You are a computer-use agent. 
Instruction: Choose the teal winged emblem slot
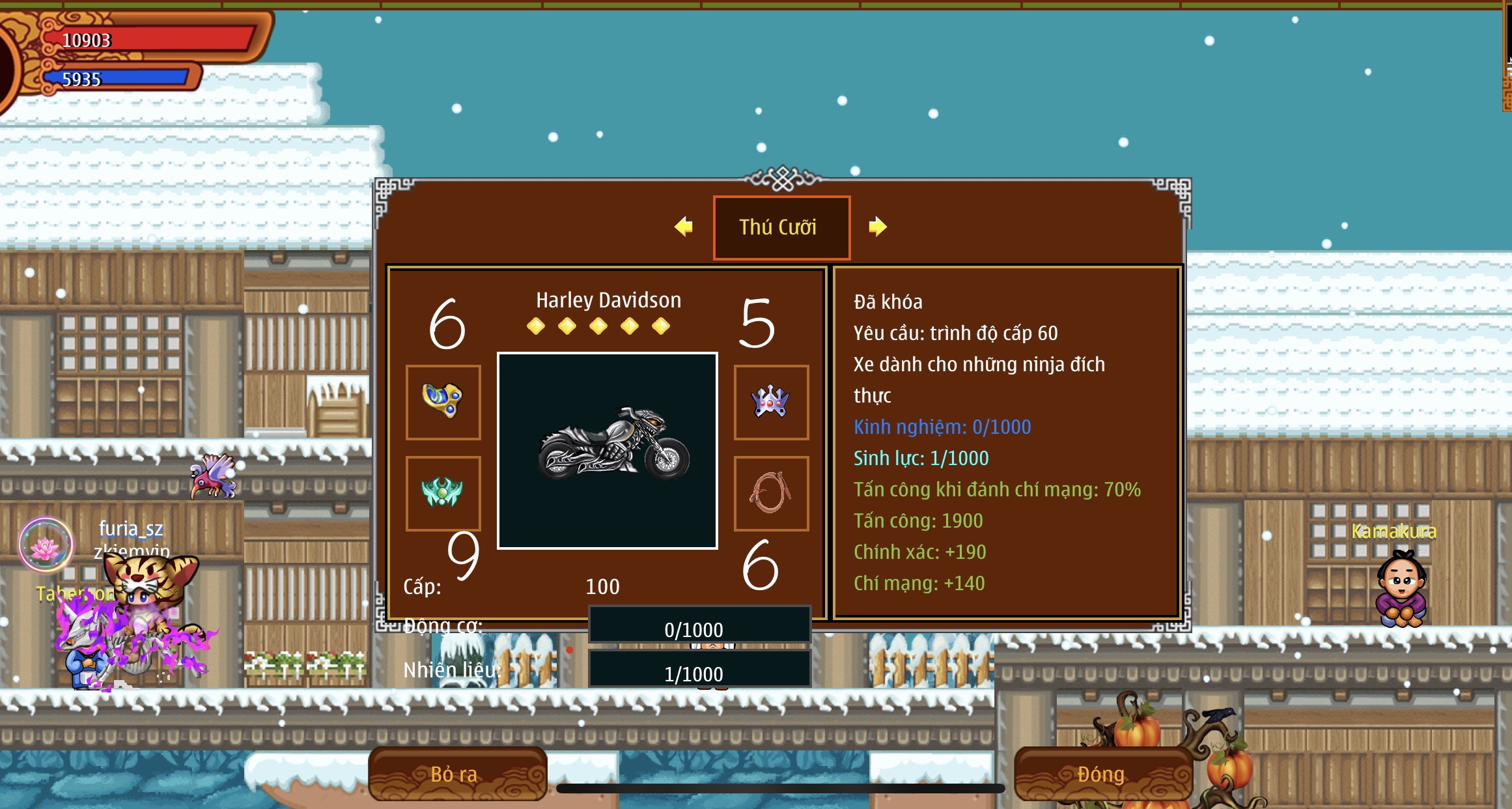(x=443, y=493)
